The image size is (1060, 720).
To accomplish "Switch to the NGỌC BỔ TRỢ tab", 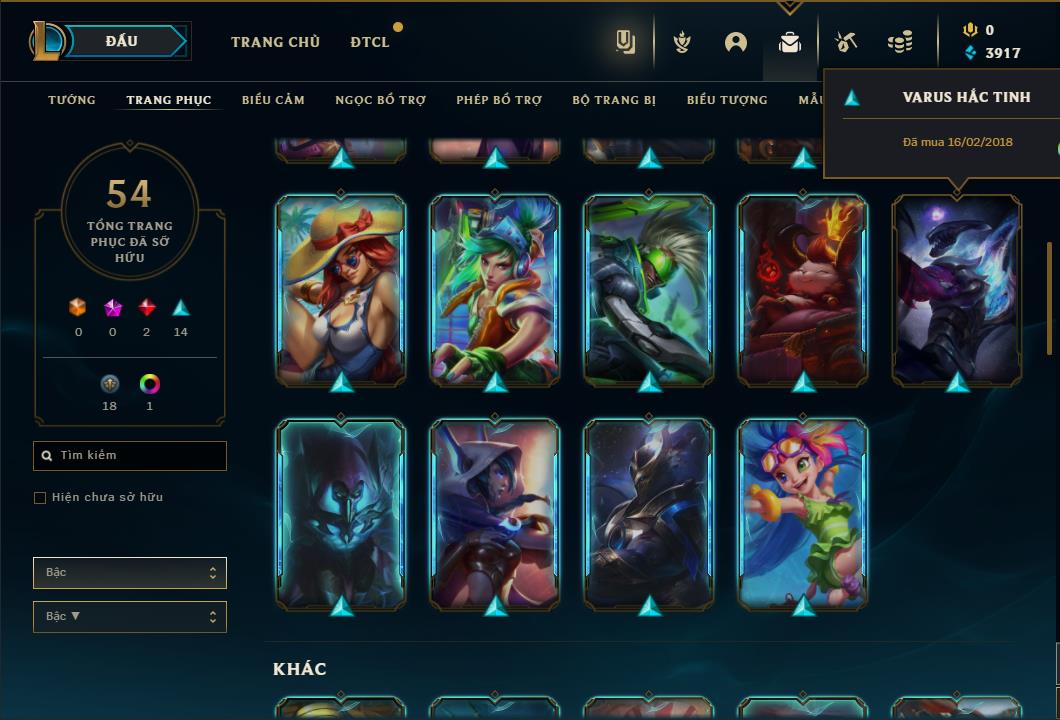I will click(x=380, y=100).
